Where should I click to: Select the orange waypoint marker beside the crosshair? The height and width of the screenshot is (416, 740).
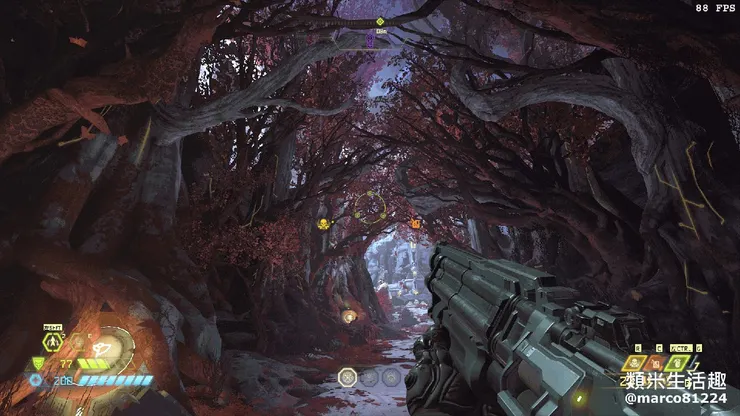[415, 224]
